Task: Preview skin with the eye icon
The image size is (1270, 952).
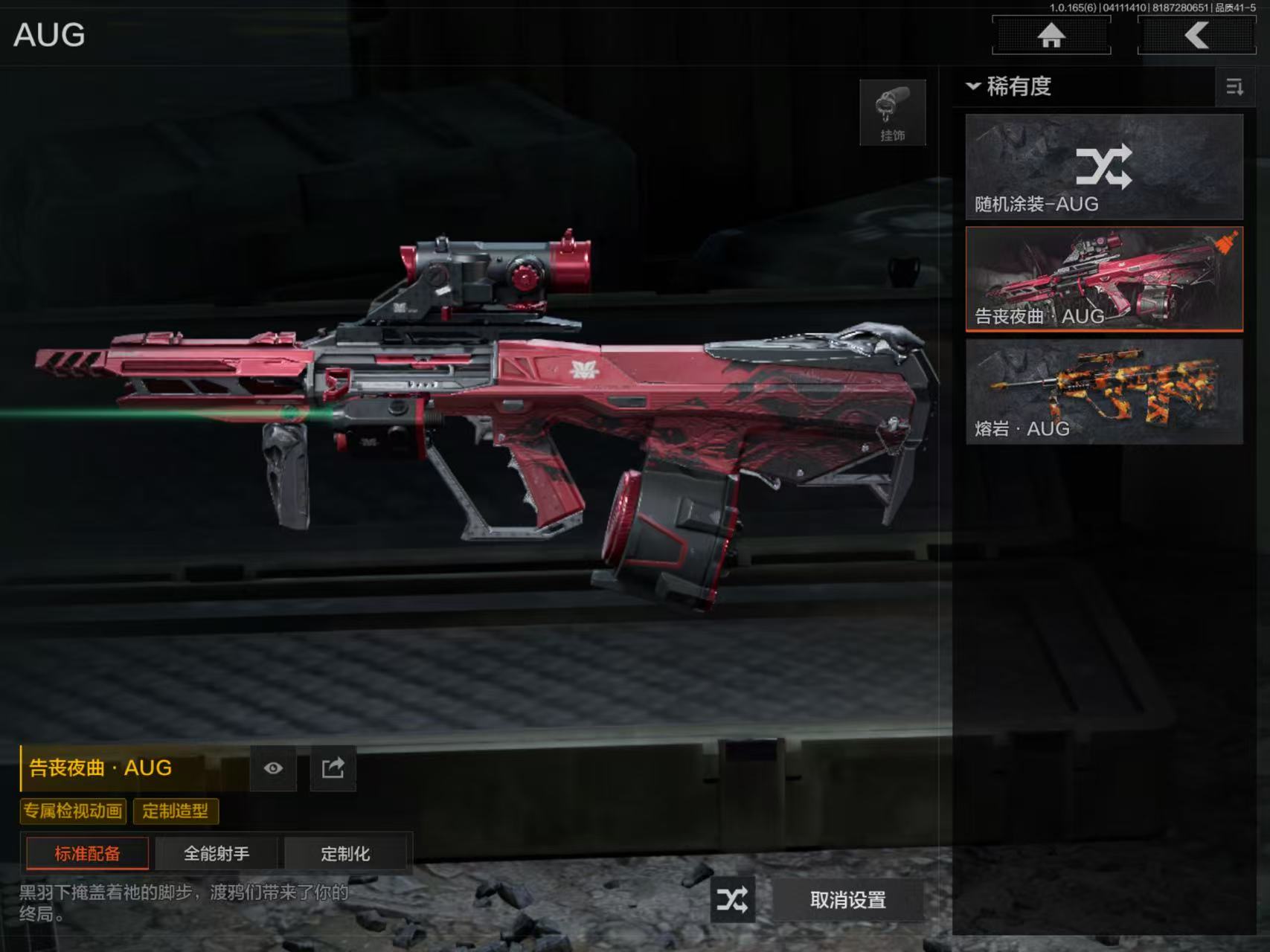Action: (273, 768)
